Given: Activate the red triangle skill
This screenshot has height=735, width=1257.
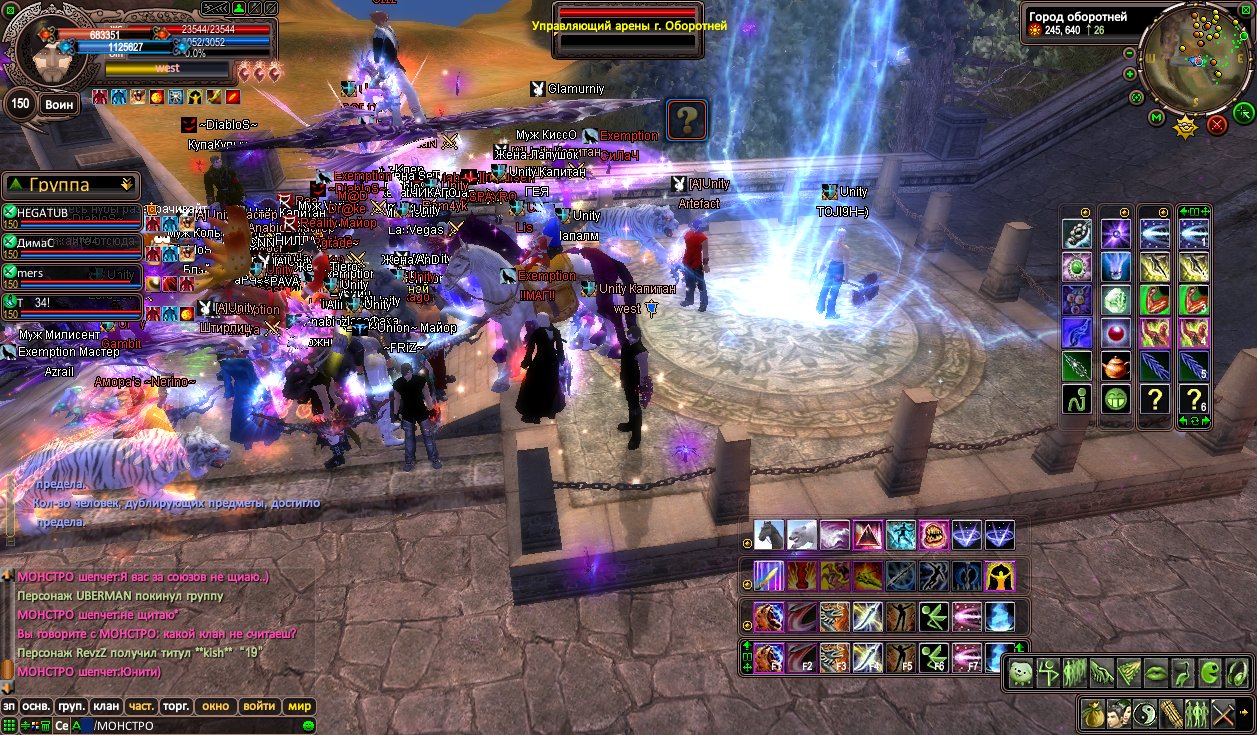Looking at the screenshot, I should 867,535.
